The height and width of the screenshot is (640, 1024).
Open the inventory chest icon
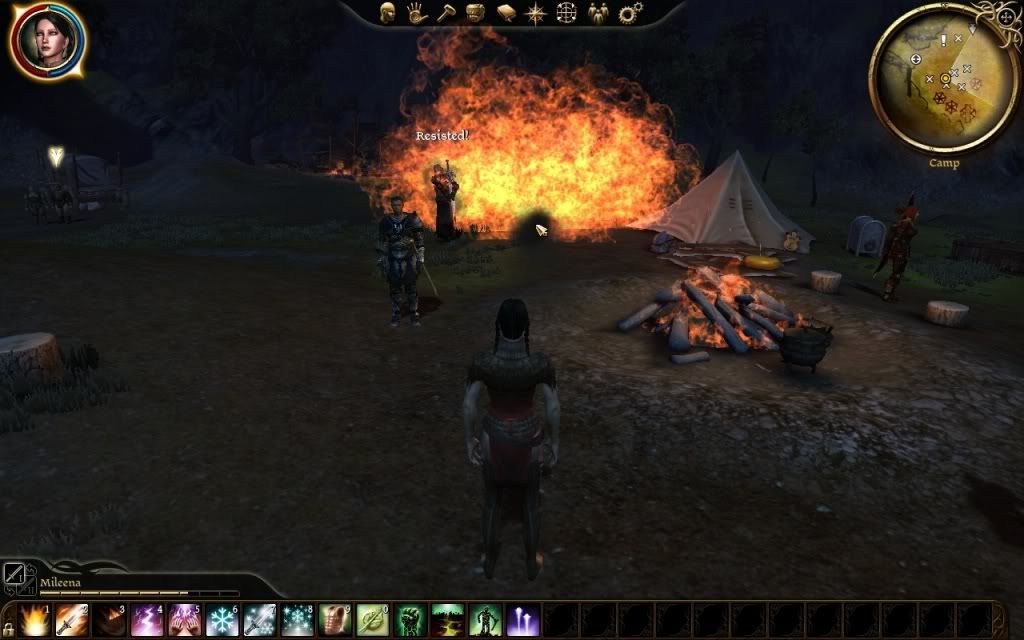coord(476,13)
